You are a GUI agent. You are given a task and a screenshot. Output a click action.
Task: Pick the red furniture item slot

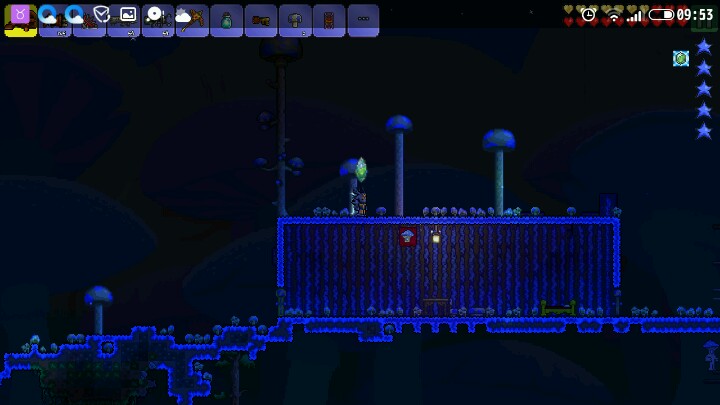(x=329, y=20)
